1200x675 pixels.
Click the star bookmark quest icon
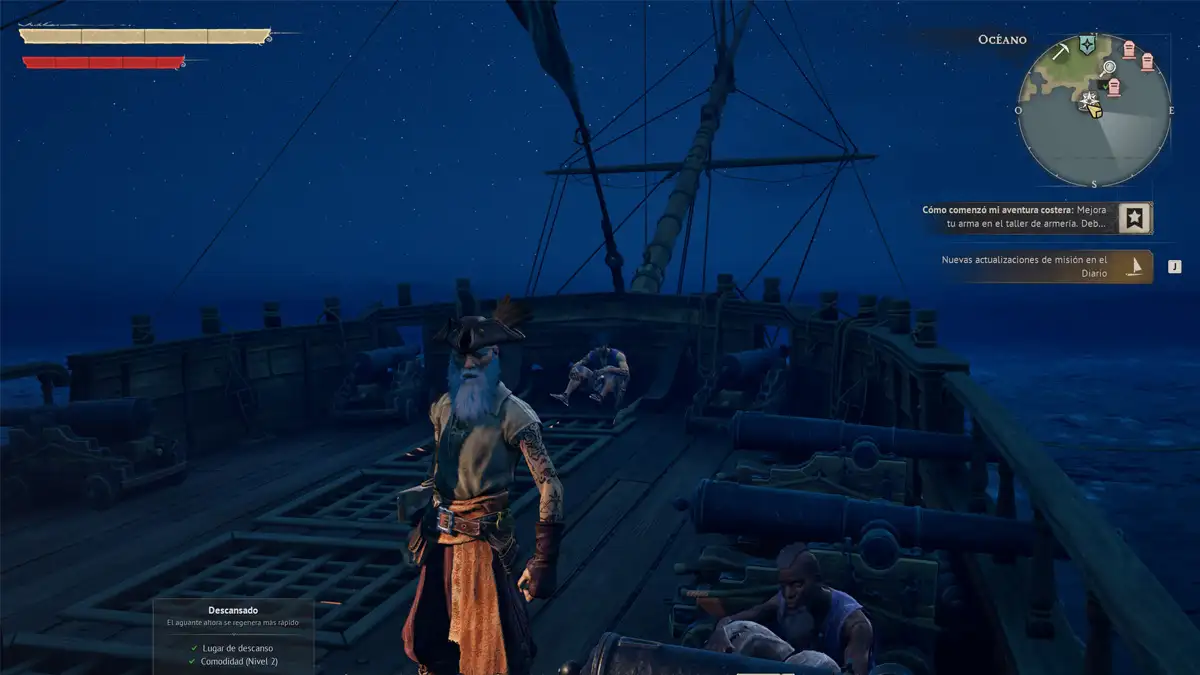tap(1134, 218)
